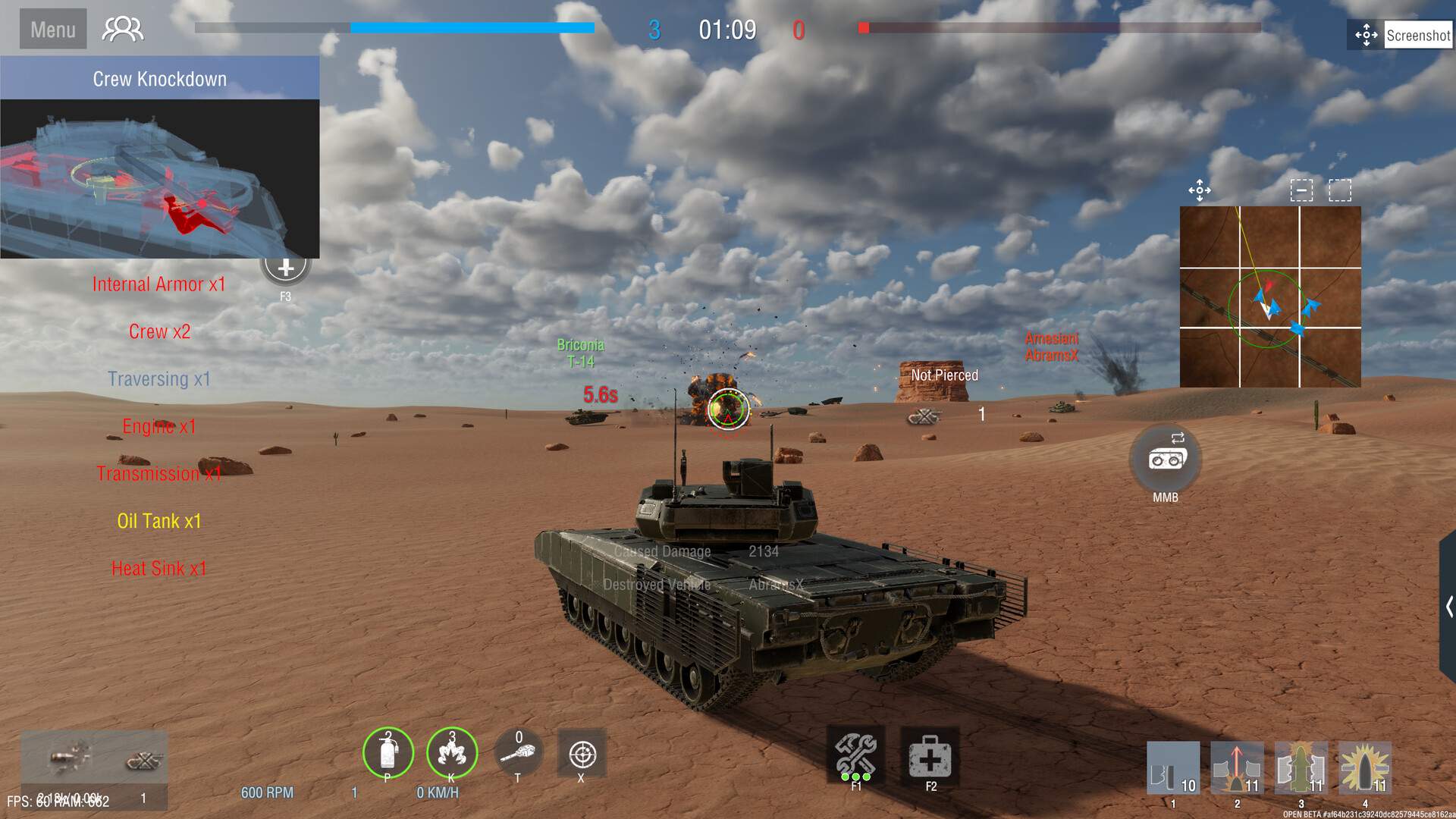The width and height of the screenshot is (1456, 819).
Task: Click the platoon icon beside the Menu button
Action: [x=122, y=28]
